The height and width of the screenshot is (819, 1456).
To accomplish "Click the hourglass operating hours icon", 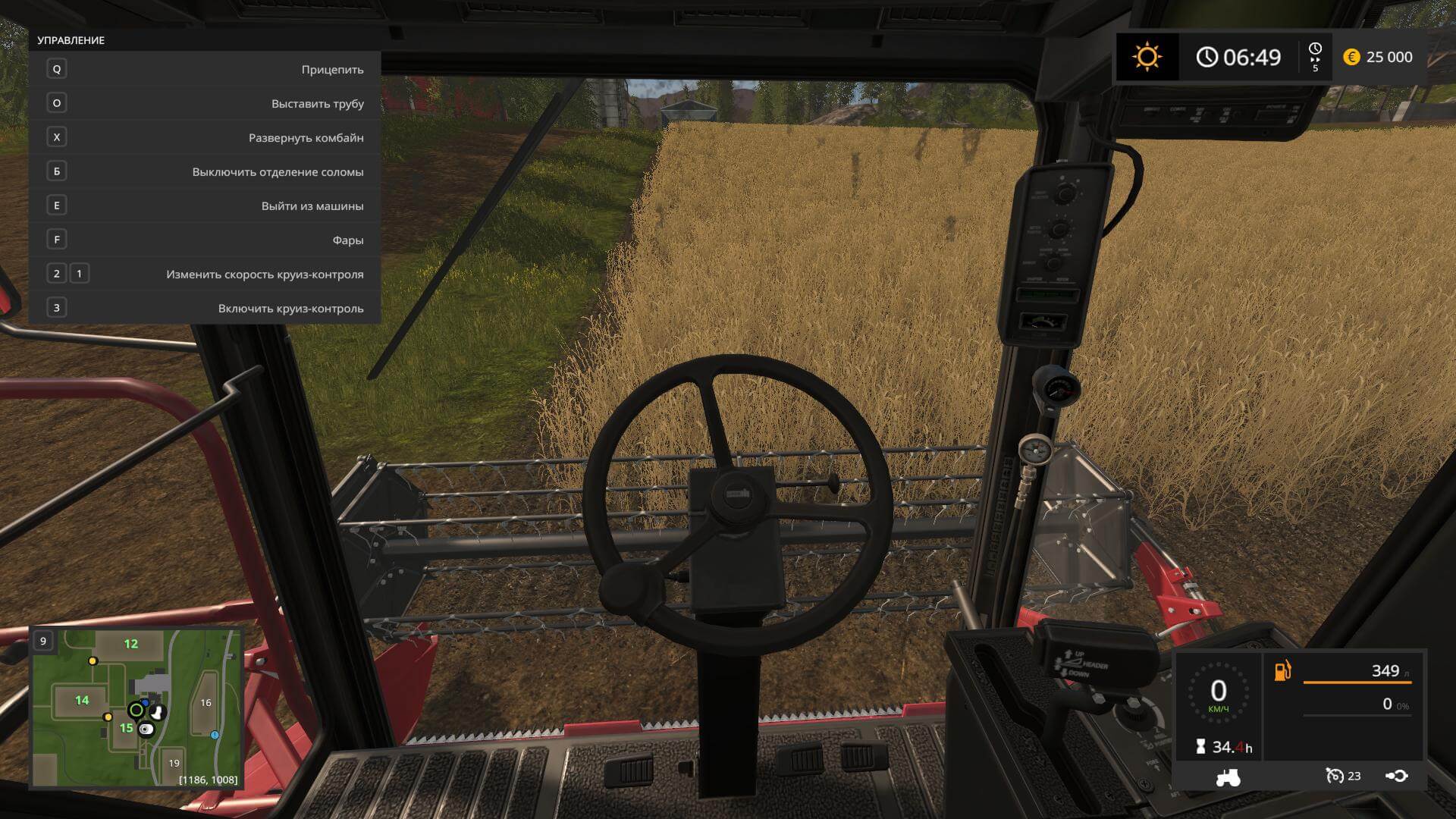I will click(x=1200, y=747).
